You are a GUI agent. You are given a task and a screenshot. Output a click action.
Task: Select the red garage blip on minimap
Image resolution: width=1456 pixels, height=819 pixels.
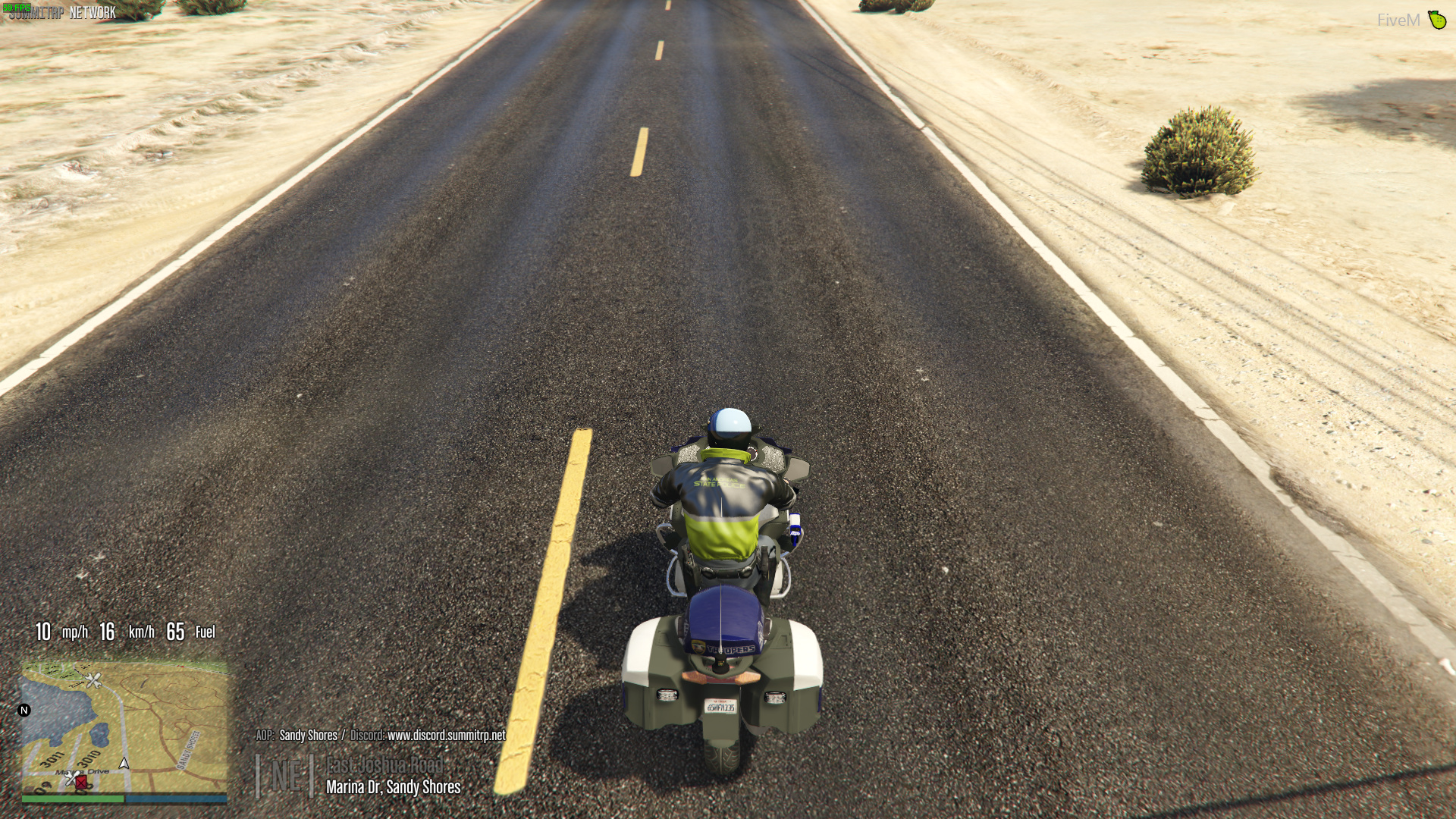[80, 783]
